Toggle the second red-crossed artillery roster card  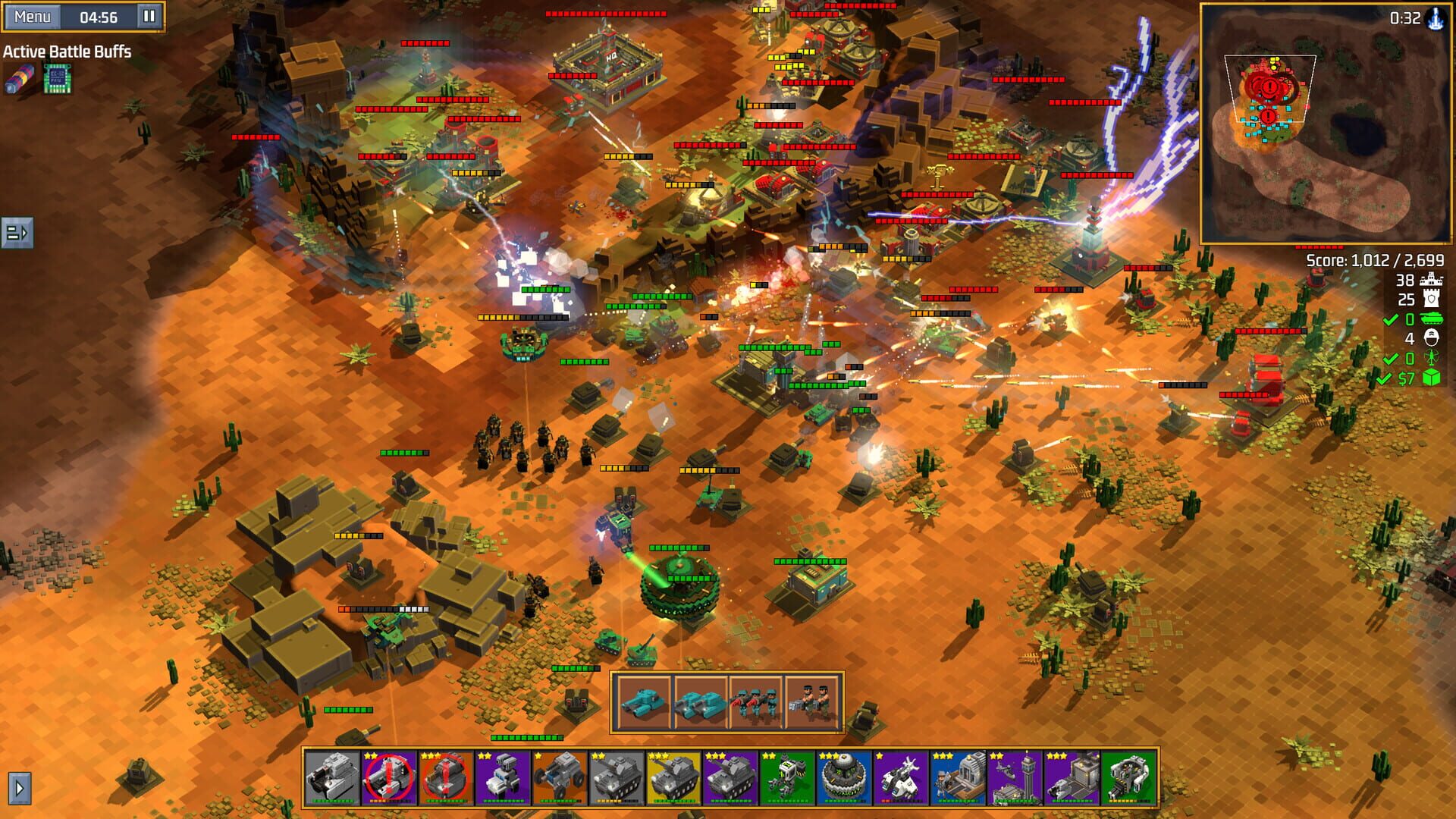click(444, 781)
